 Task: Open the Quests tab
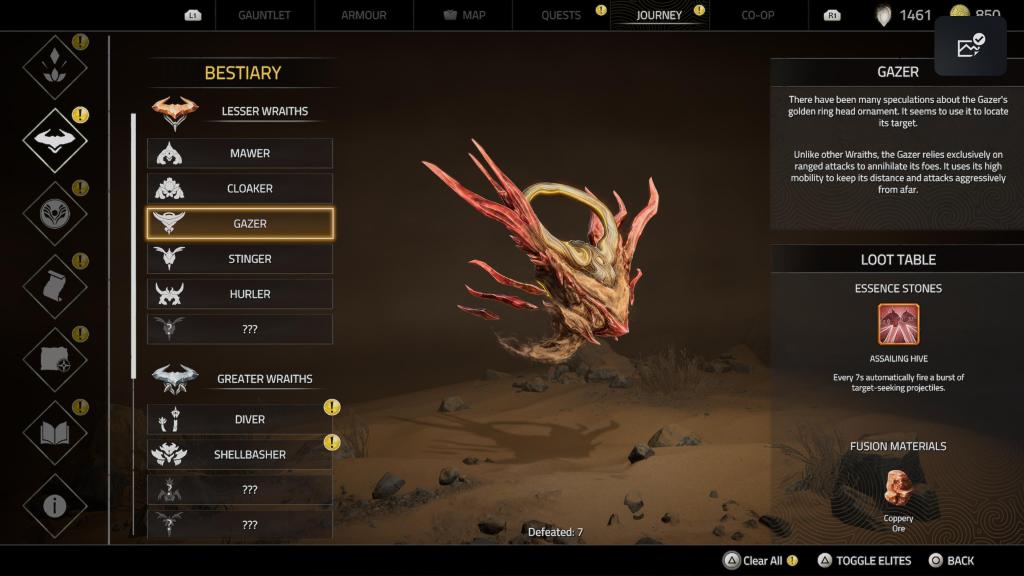561,16
